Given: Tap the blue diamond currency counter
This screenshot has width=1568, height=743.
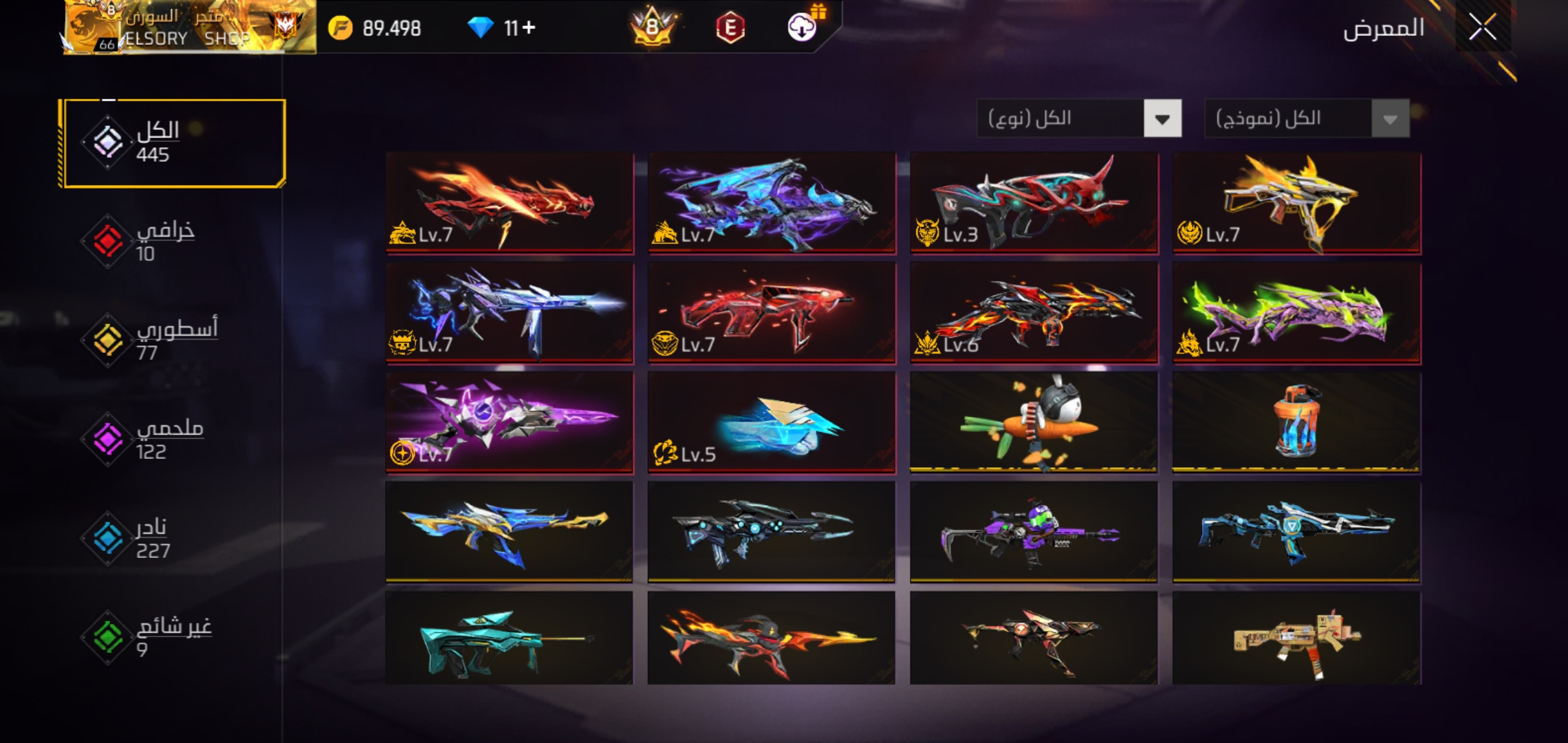Looking at the screenshot, I should pos(502,28).
